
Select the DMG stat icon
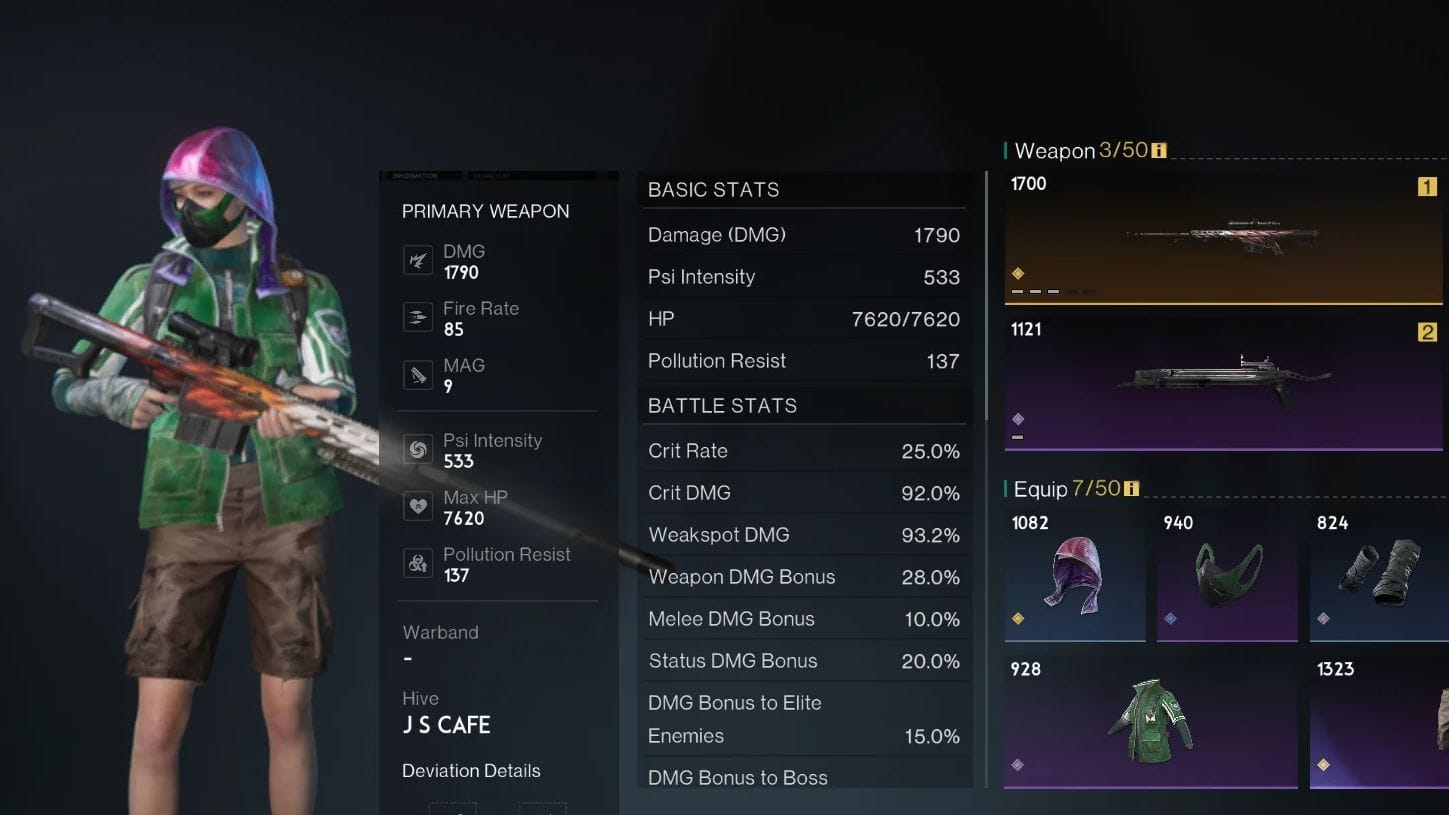[x=417, y=260]
